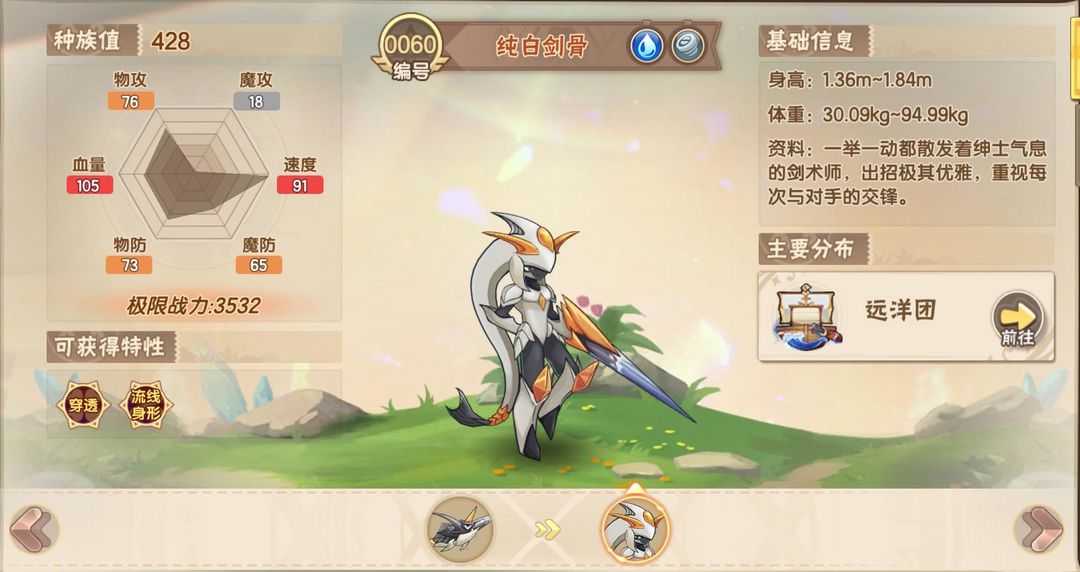Choose the swordfish pre-evolution portrait
1080x572 pixels.
click(x=460, y=527)
